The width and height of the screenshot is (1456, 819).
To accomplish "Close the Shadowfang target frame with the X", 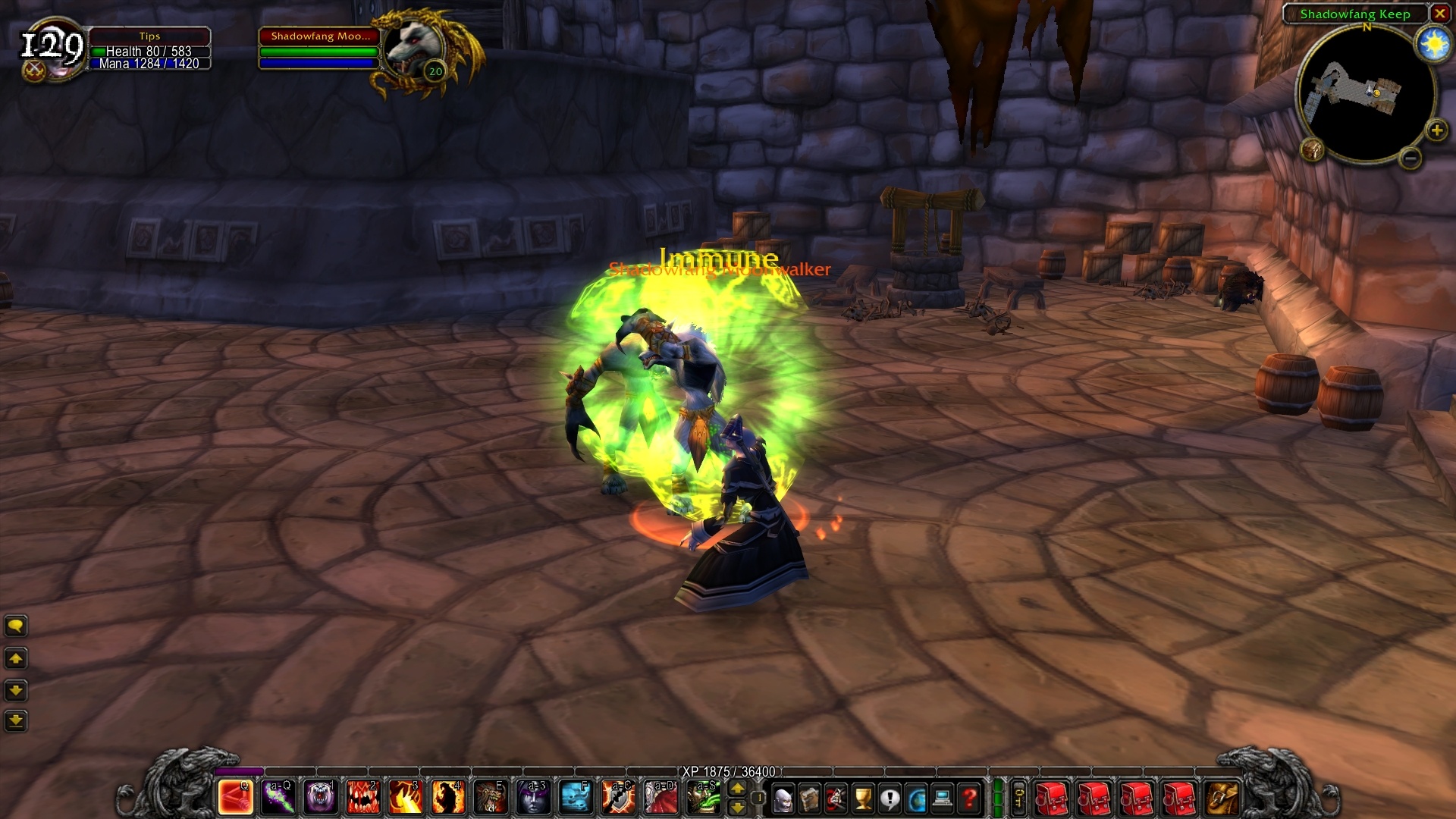I will coord(1440,13).
